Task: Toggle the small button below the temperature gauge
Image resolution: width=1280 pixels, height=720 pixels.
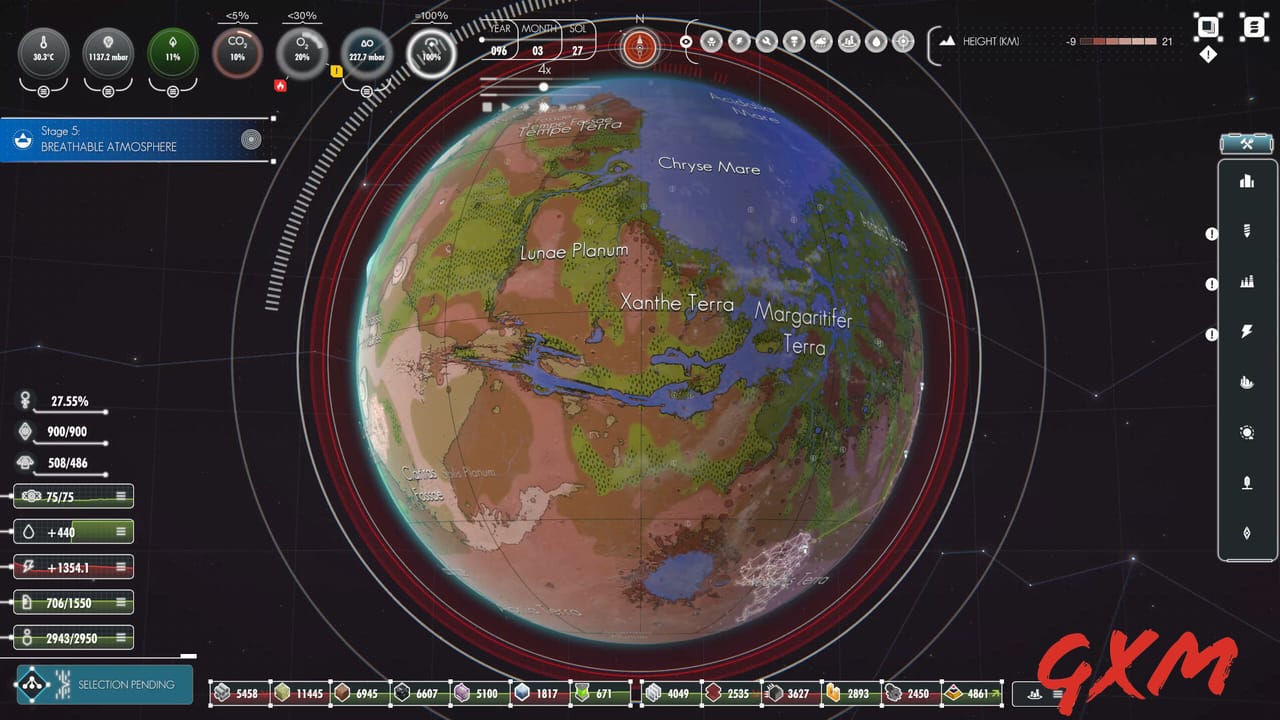Action: coord(43,92)
